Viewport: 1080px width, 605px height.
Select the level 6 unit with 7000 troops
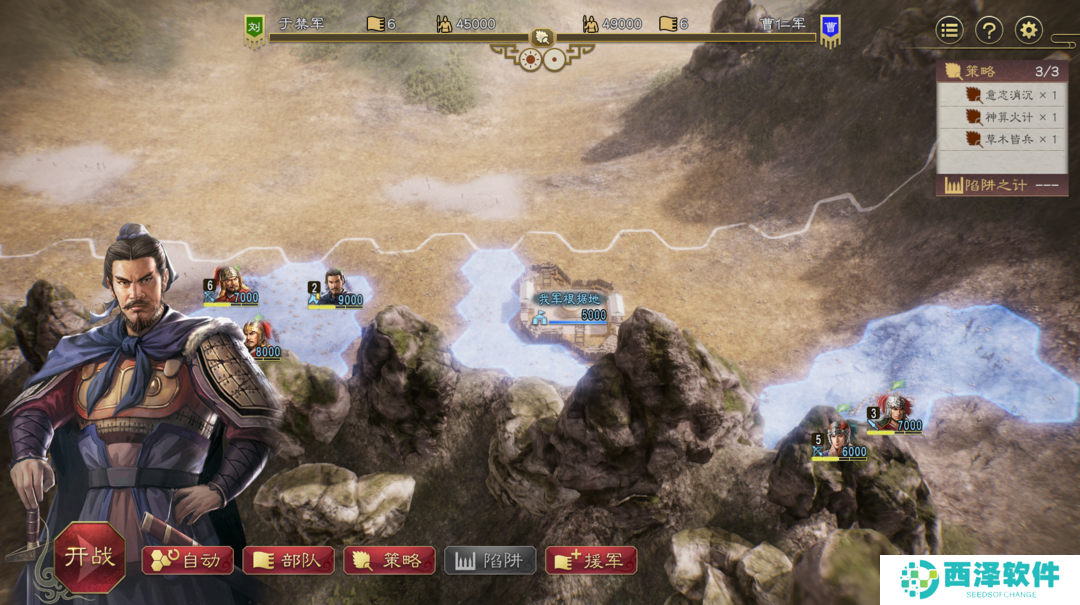(x=231, y=285)
